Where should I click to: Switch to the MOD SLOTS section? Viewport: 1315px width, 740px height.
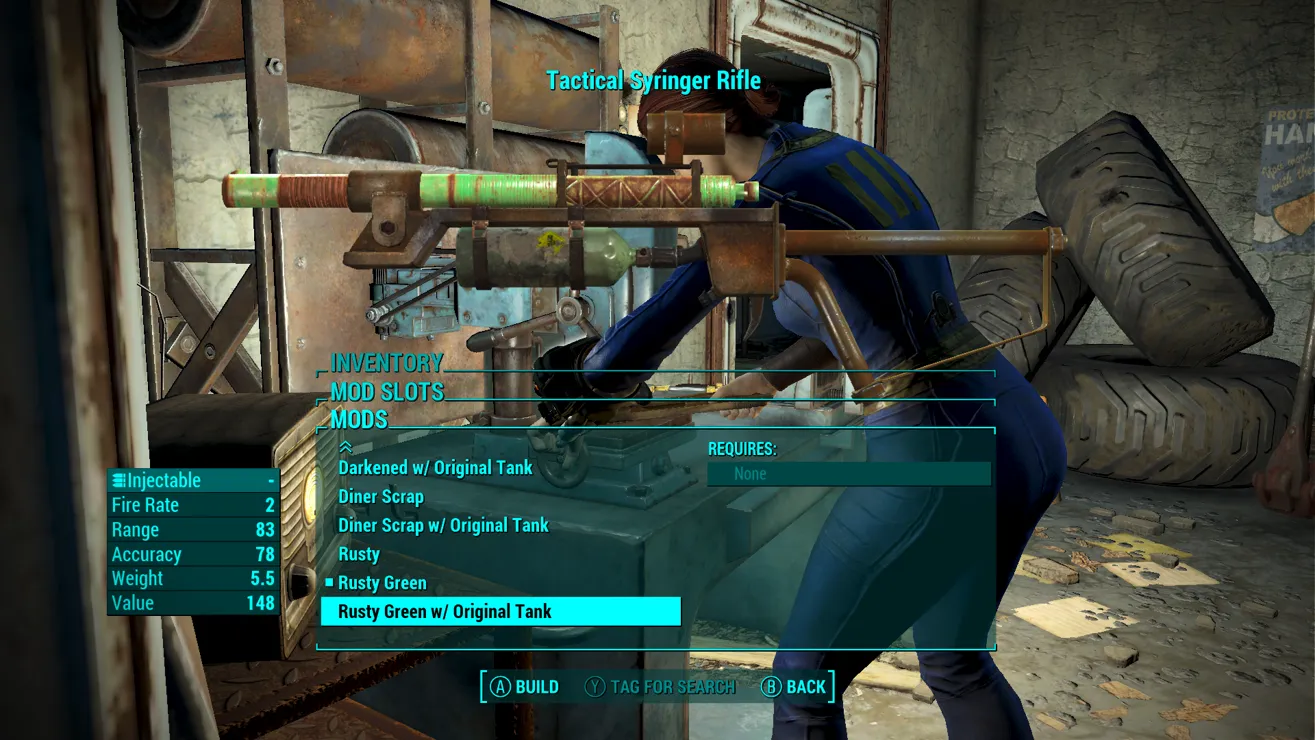pos(387,392)
